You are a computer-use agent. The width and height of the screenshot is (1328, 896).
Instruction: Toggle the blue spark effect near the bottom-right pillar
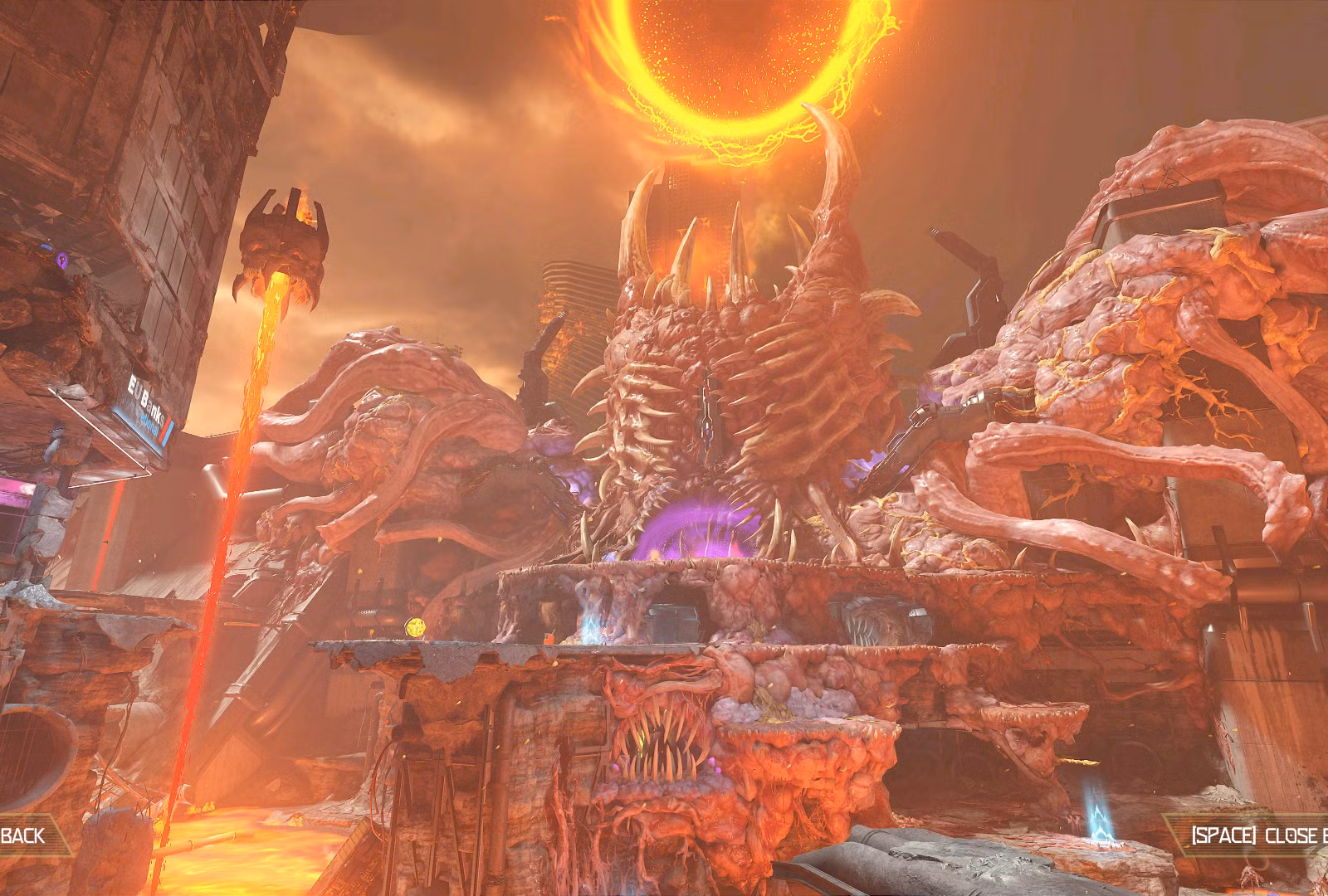(x=1101, y=817)
